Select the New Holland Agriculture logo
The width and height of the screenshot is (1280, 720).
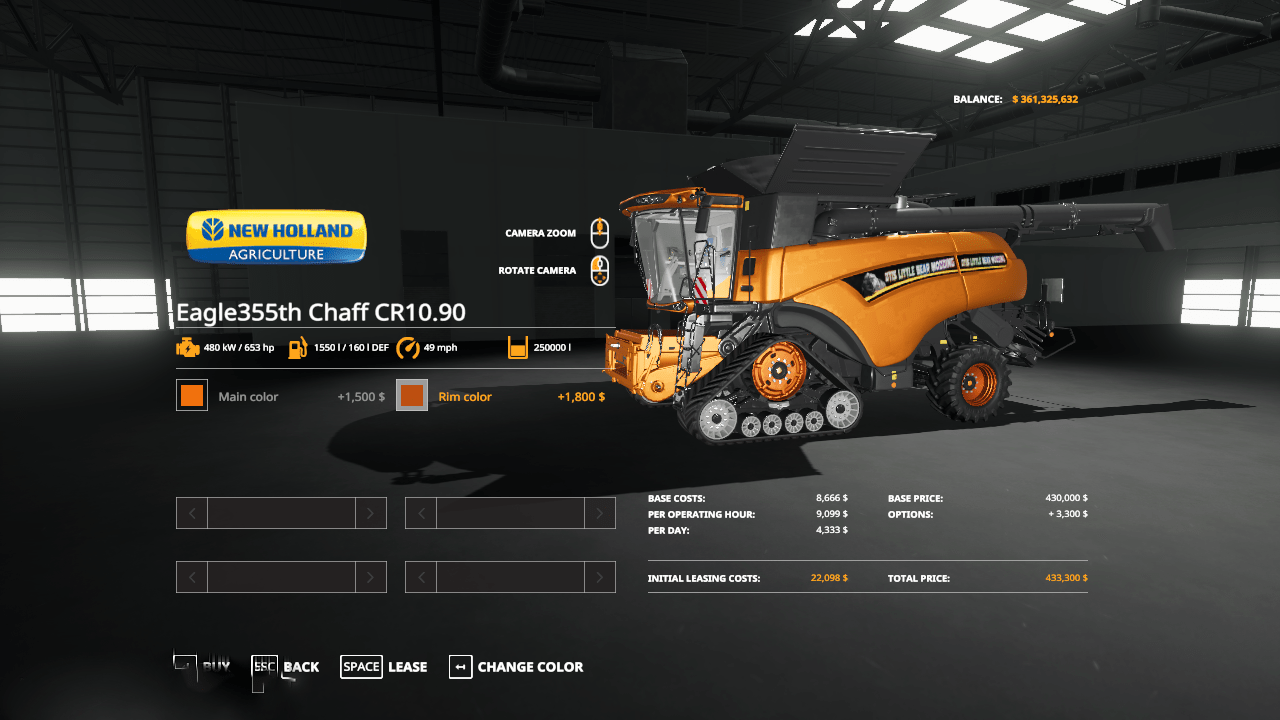pos(275,236)
